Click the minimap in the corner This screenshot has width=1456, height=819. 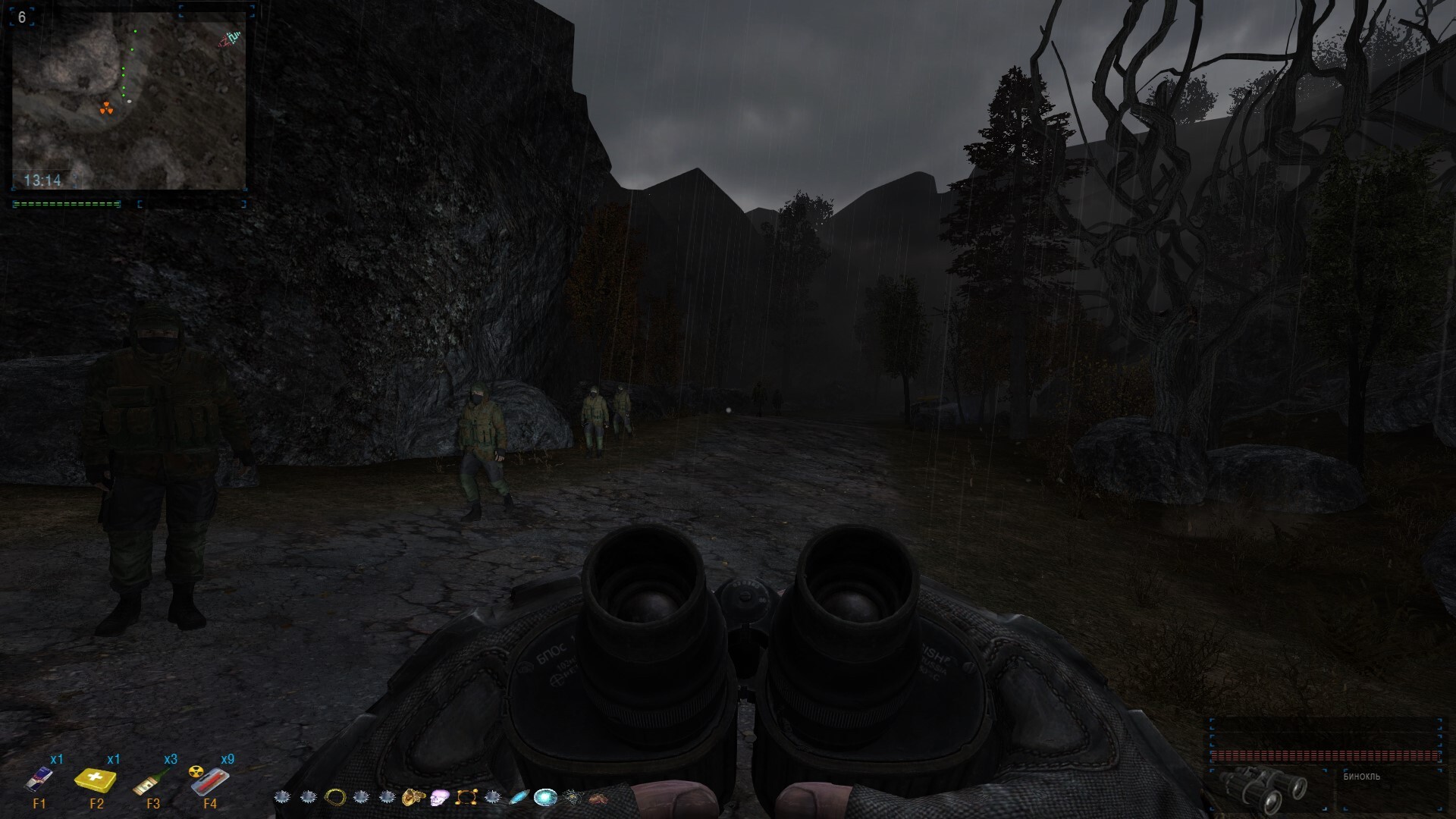point(129,99)
